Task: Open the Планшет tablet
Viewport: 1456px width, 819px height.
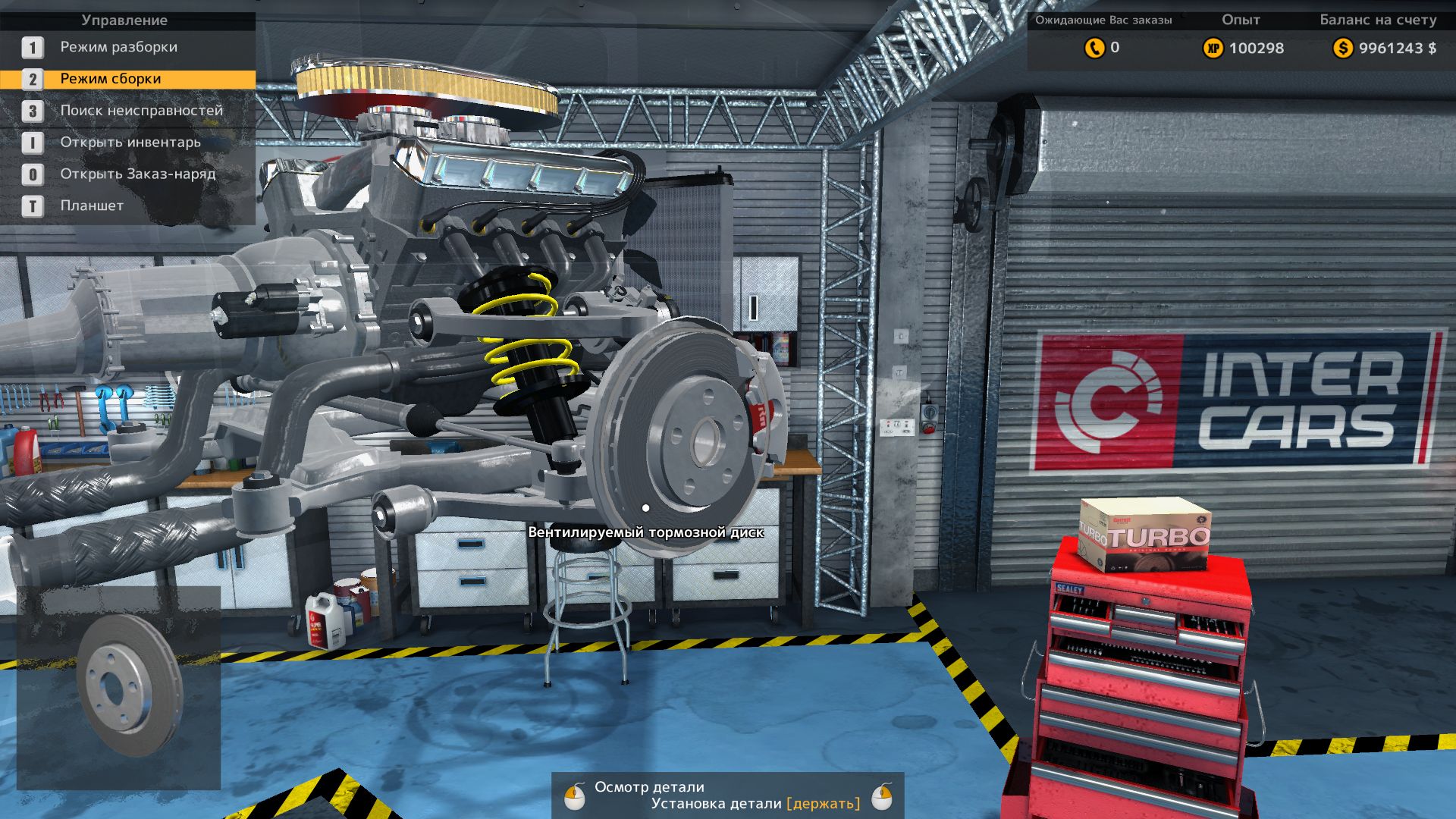Action: 92,206
